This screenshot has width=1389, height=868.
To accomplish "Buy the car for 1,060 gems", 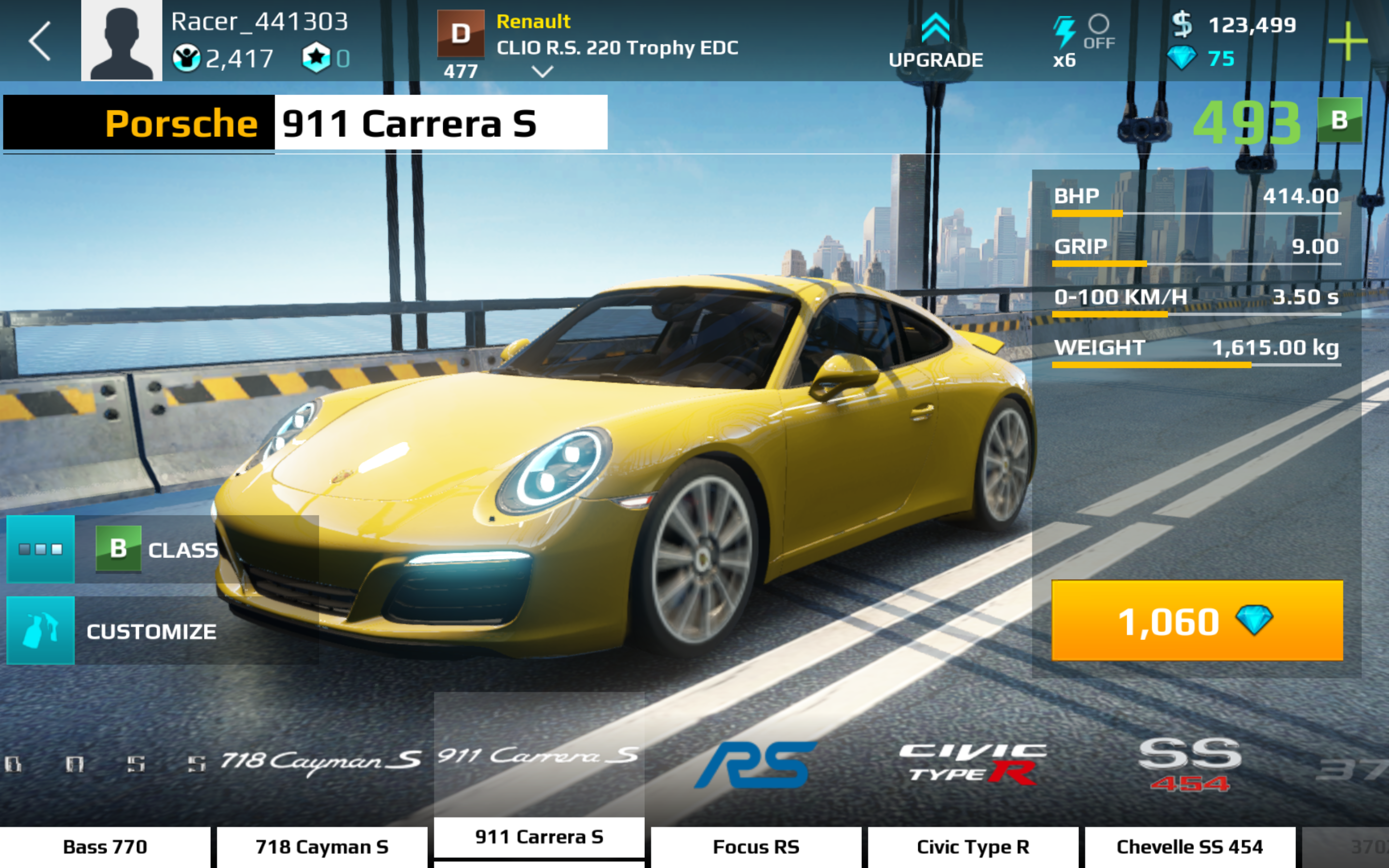I will click(1197, 621).
